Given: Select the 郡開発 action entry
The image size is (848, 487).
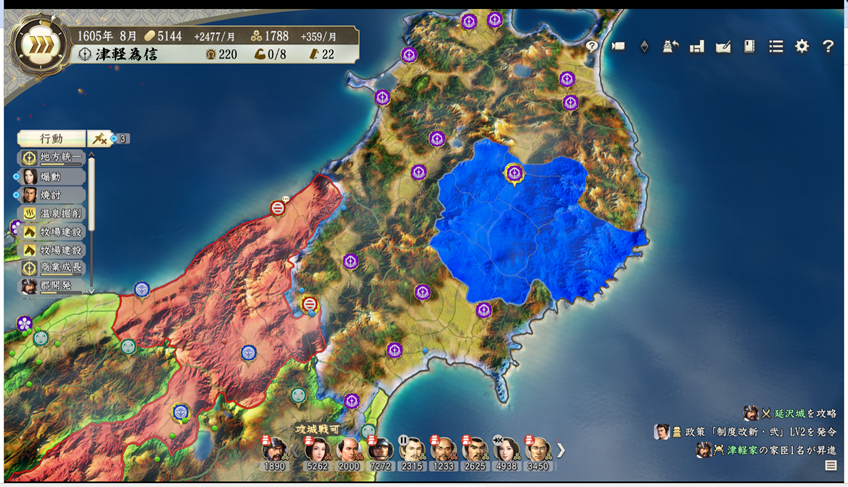Looking at the screenshot, I should (x=53, y=287).
